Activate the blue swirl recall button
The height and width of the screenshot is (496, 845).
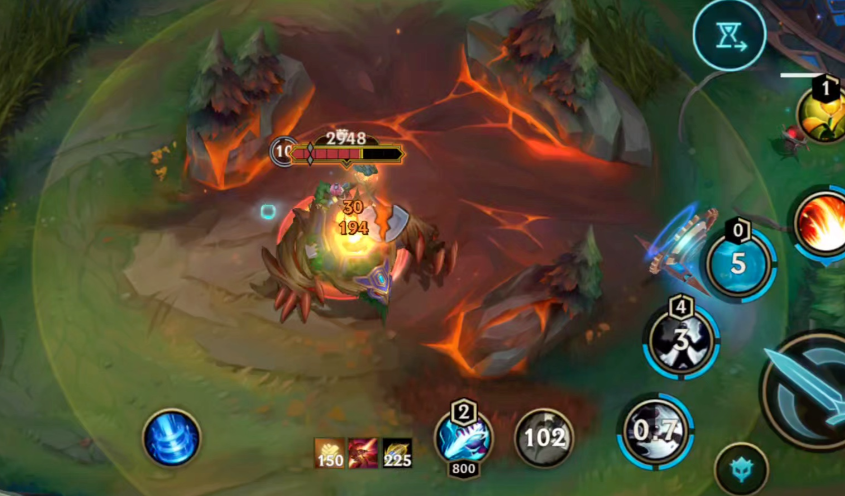[x=172, y=438]
